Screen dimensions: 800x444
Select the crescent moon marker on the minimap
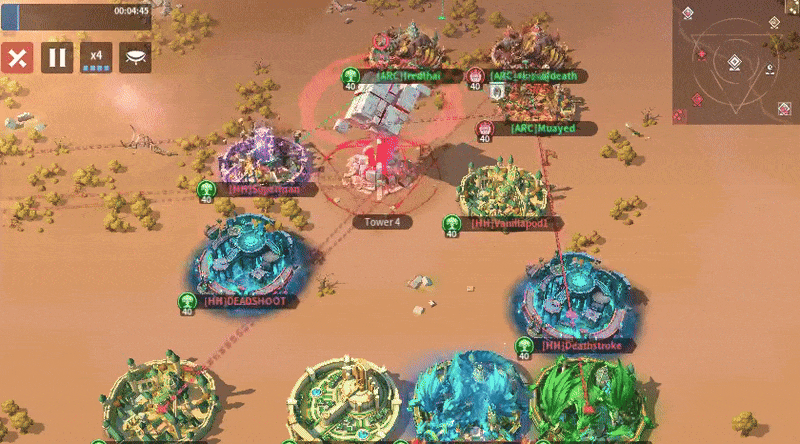coord(770,69)
